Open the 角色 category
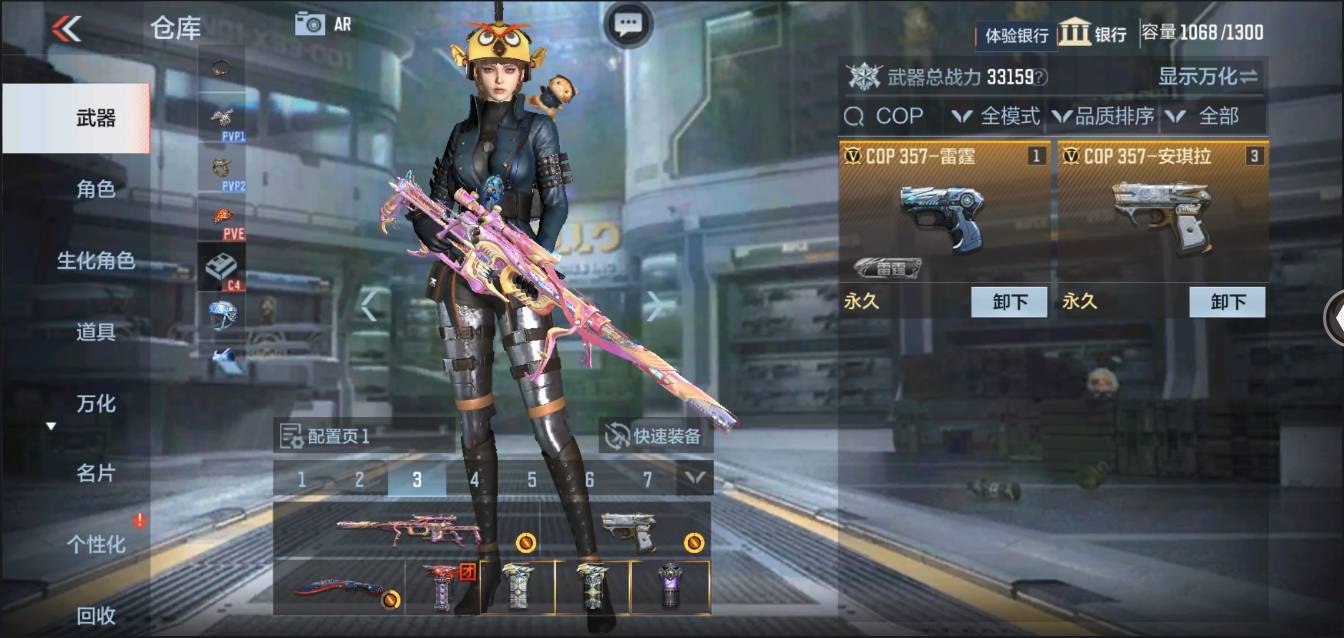 96,189
